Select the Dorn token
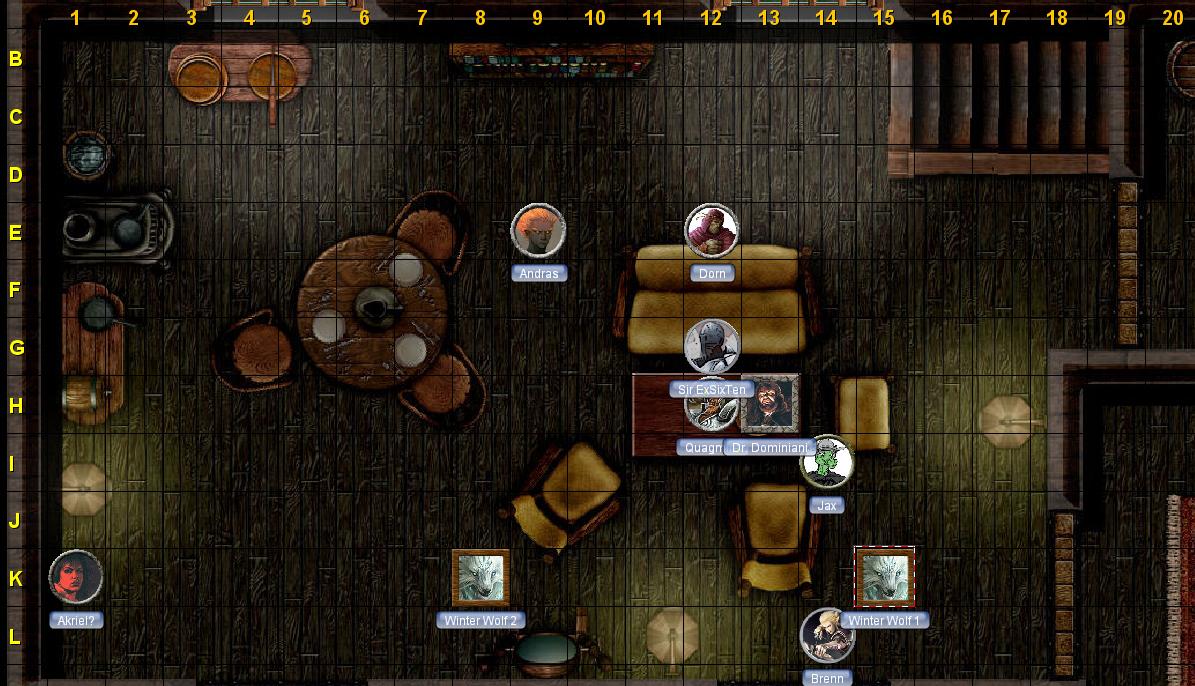The height and width of the screenshot is (686, 1195). 711,230
